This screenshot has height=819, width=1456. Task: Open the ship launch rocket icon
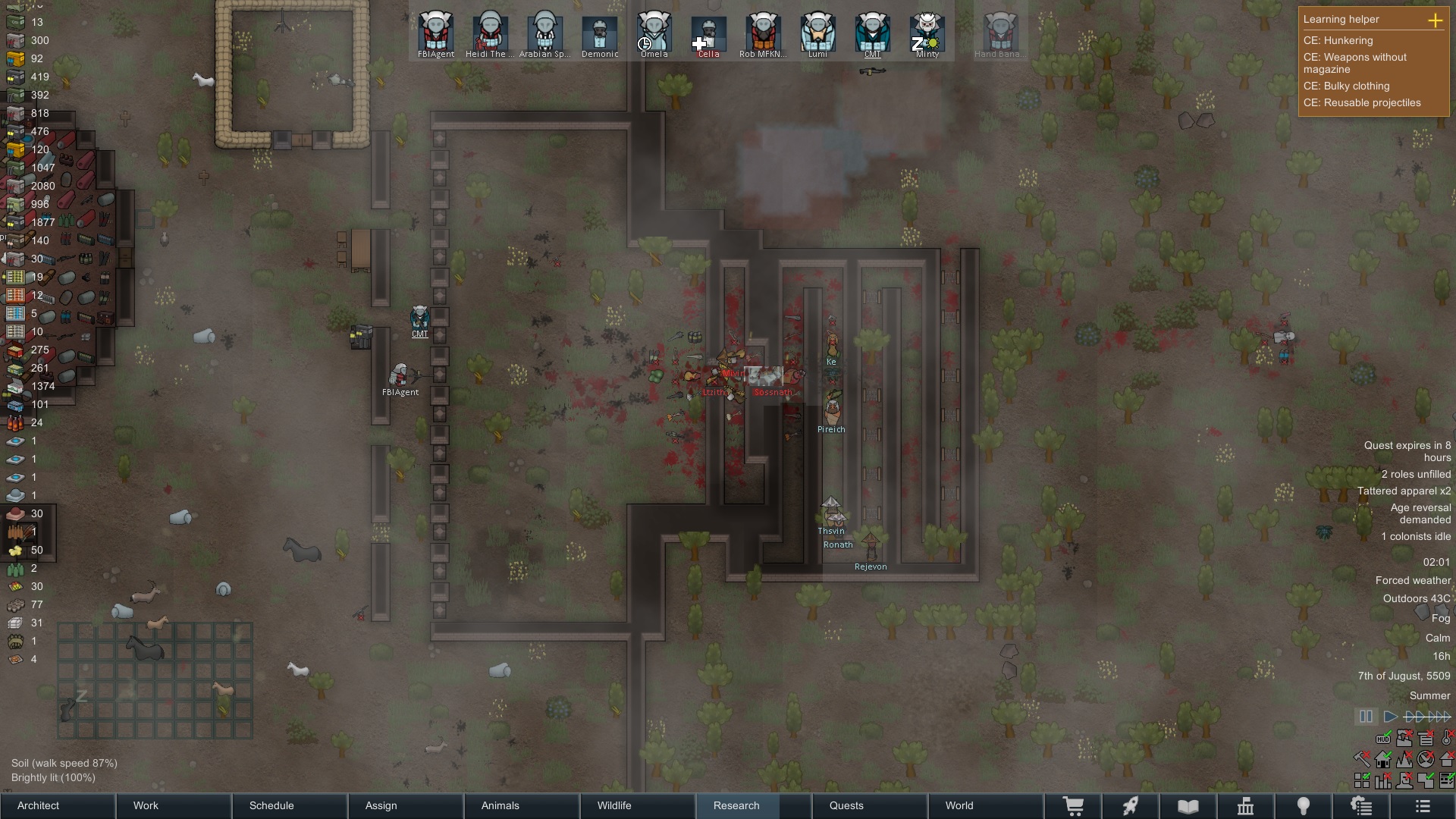click(1131, 805)
